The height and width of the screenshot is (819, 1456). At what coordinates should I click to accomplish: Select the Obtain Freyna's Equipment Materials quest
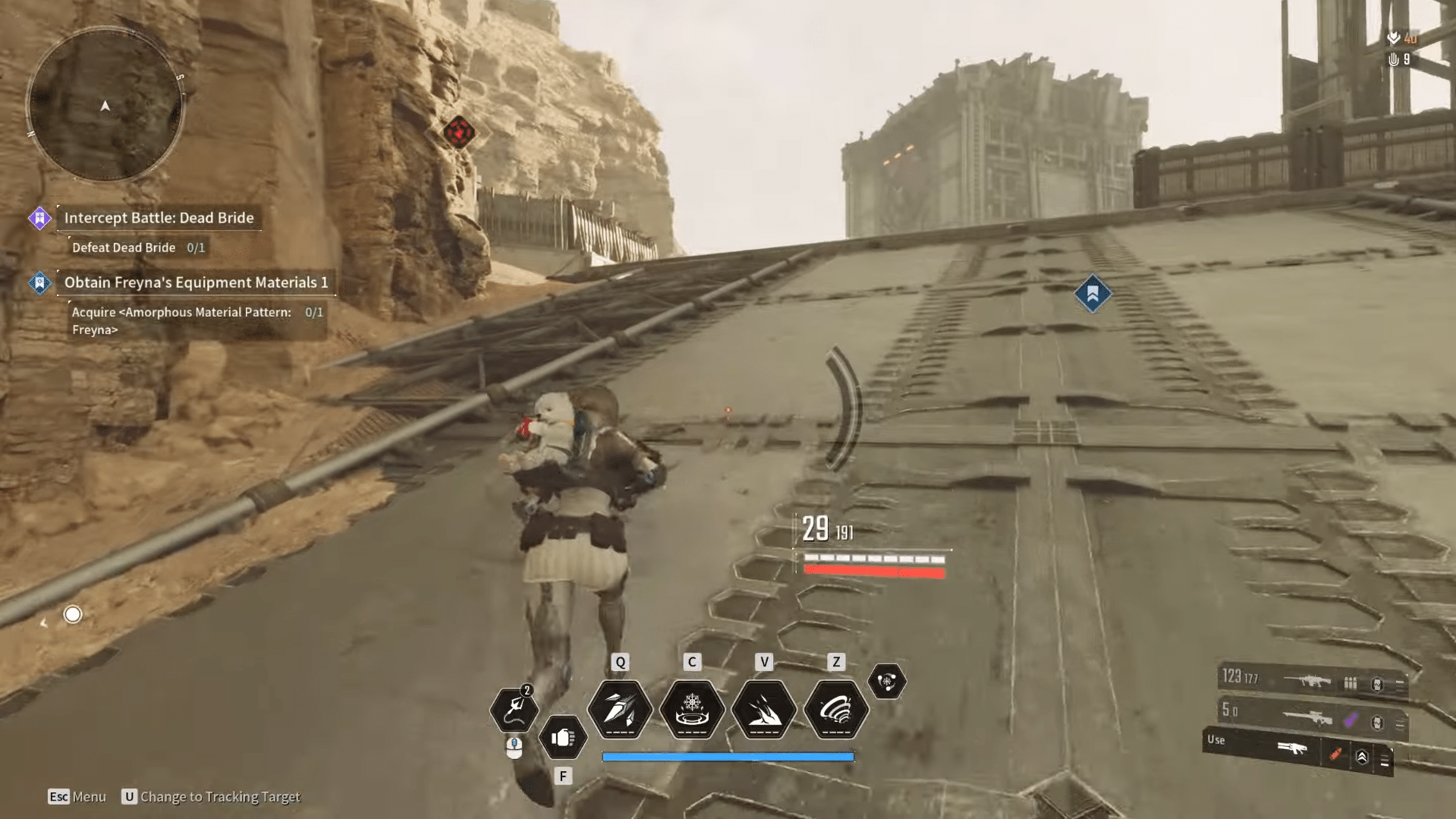pos(196,282)
